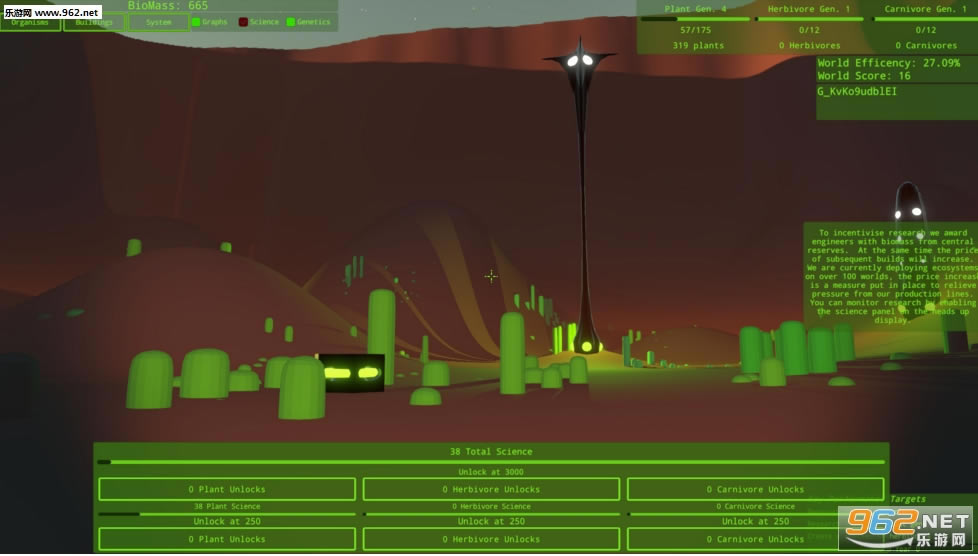The width and height of the screenshot is (978, 556).
Task: Click Carnivore Unlocks under the Total Science bar
Action: (x=755, y=489)
